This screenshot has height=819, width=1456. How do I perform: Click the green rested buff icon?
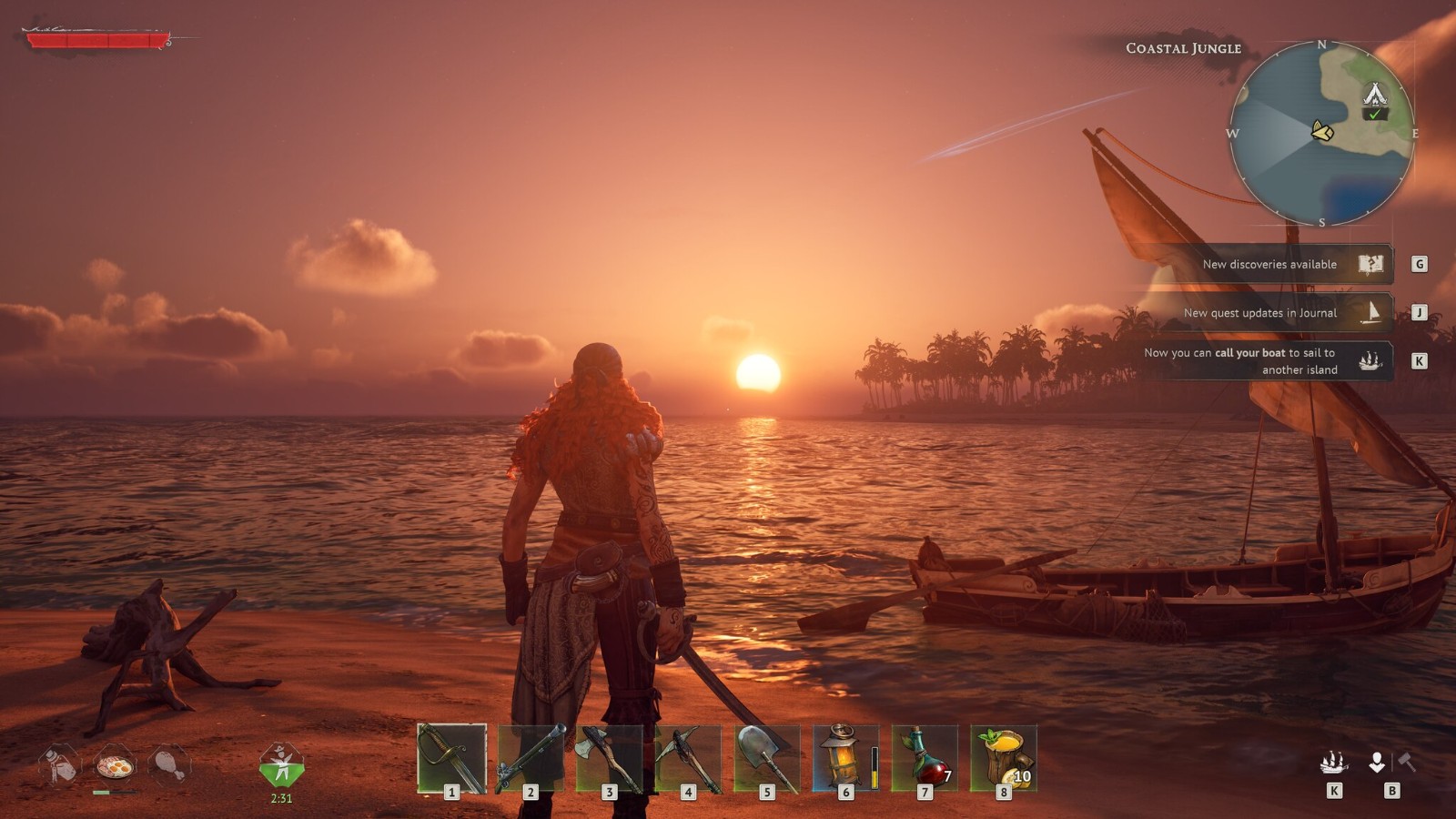(281, 765)
